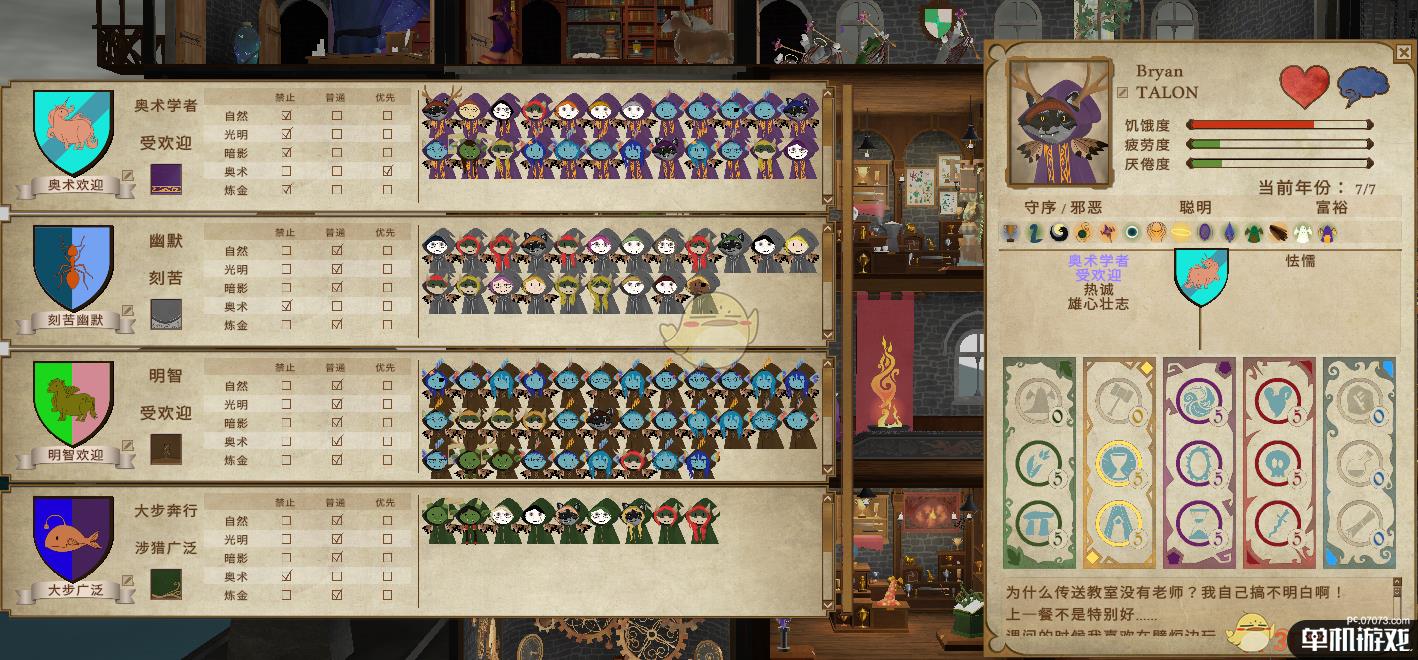Image resolution: width=1418 pixels, height=660 pixels.
Task: Click the trophy trait icon in Bryan's panel
Action: pyautogui.click(x=1011, y=232)
